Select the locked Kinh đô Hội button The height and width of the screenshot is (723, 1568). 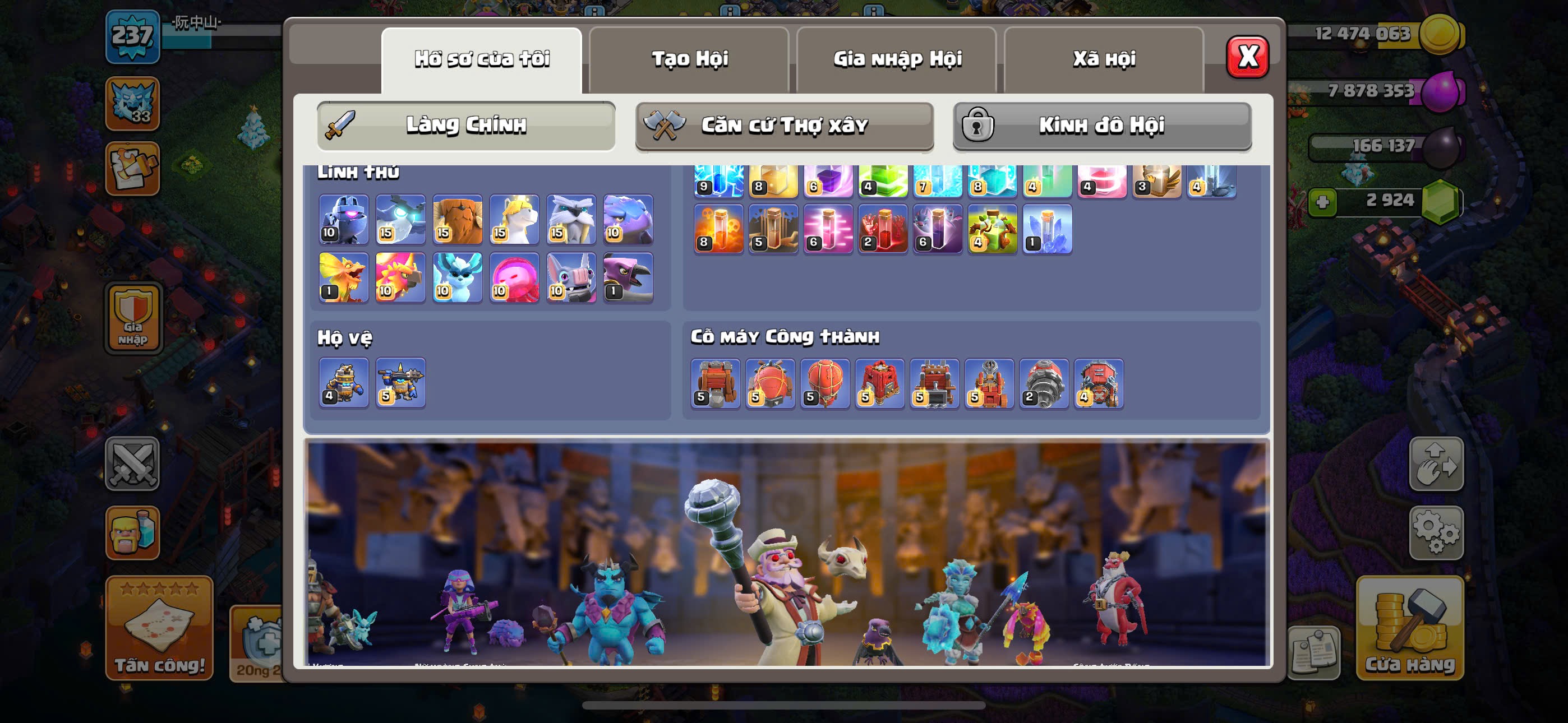(1102, 126)
